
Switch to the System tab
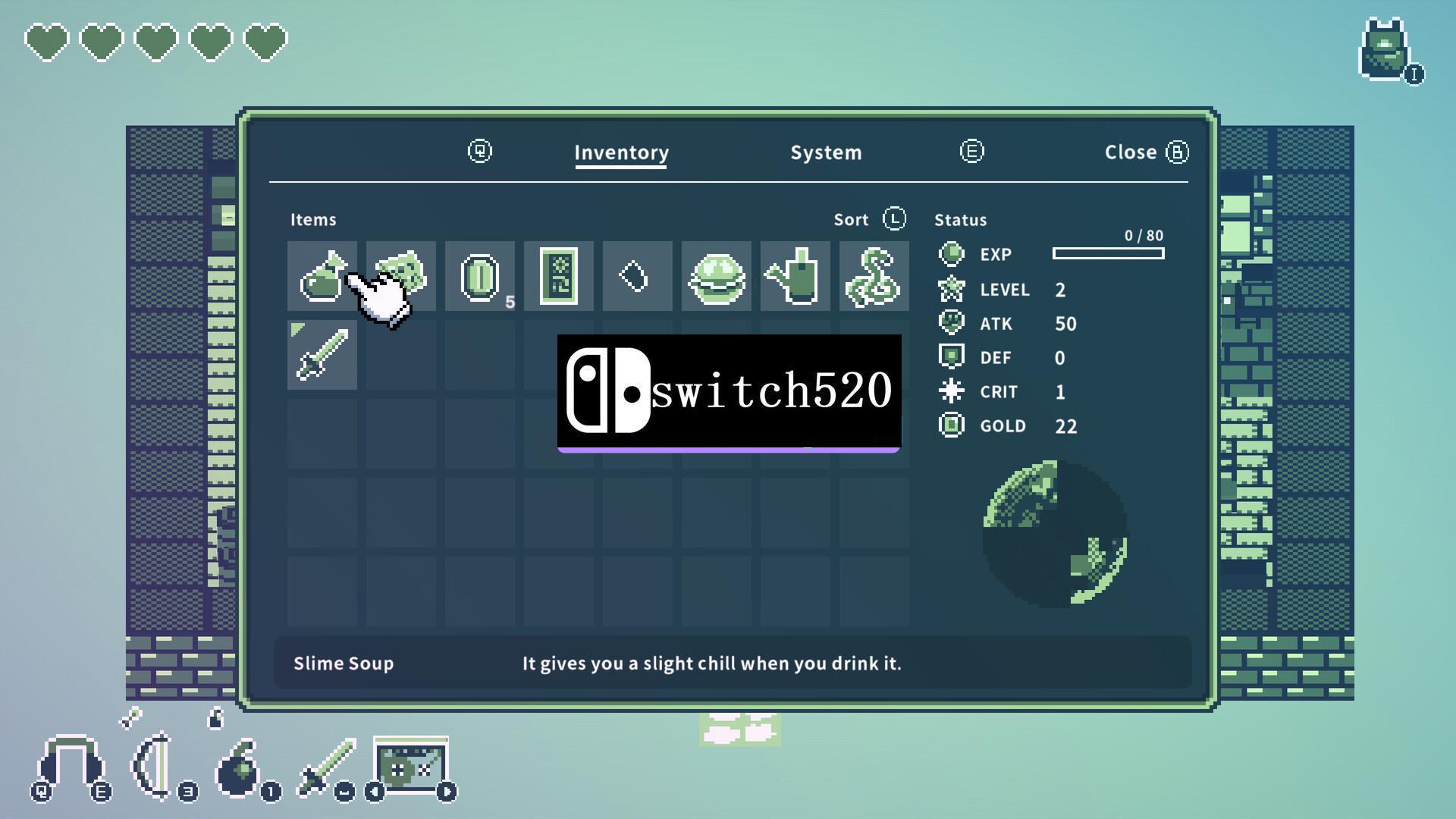826,152
